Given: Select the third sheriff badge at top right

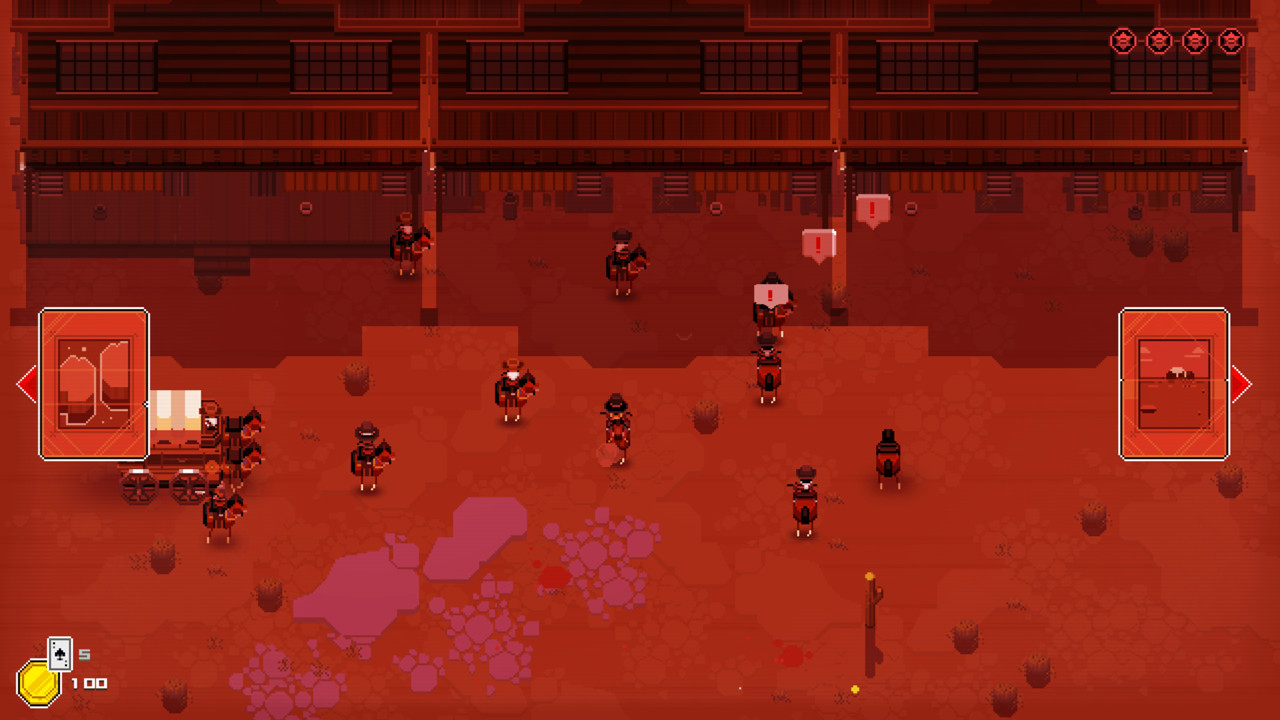Looking at the screenshot, I should [x=1194, y=42].
